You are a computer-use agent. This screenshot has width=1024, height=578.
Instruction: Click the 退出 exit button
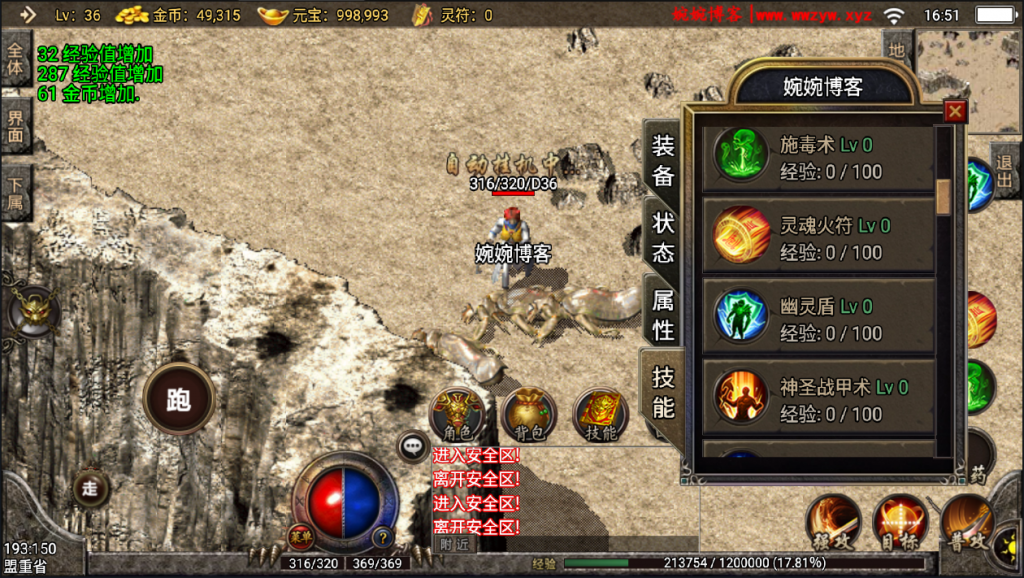pyautogui.click(x=1006, y=170)
